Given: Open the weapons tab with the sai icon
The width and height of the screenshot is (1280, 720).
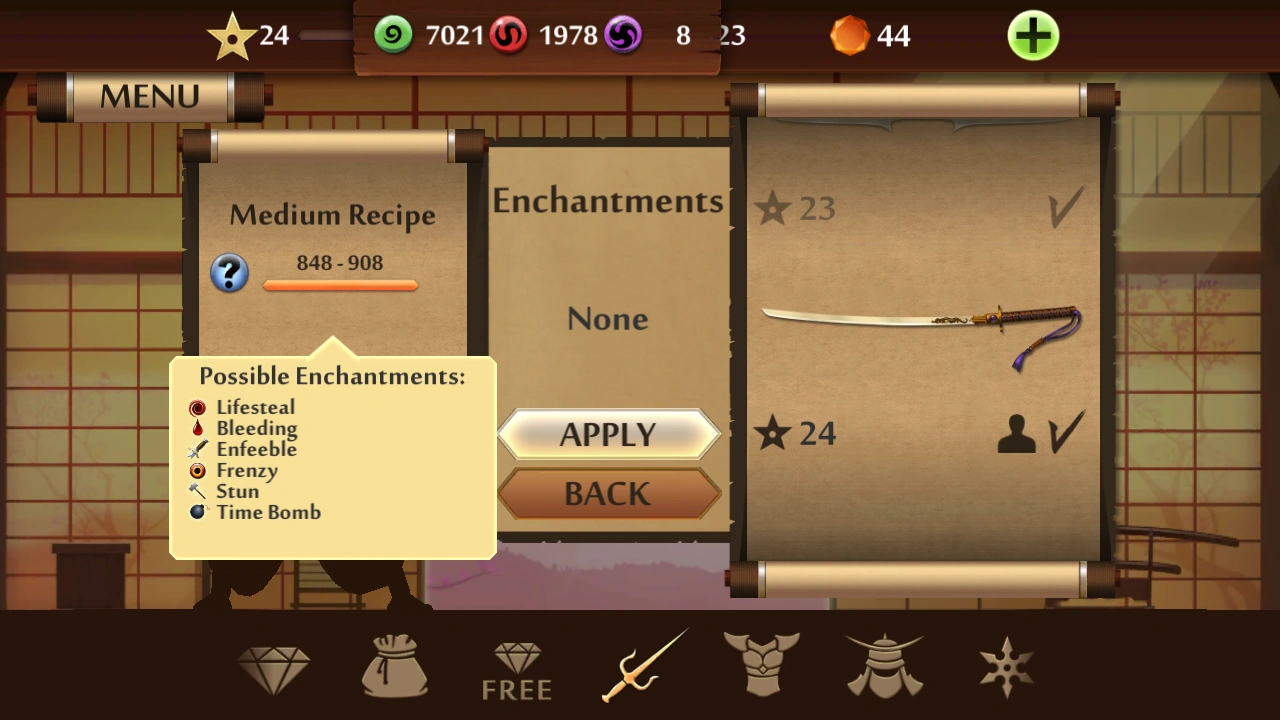Looking at the screenshot, I should [x=640, y=663].
